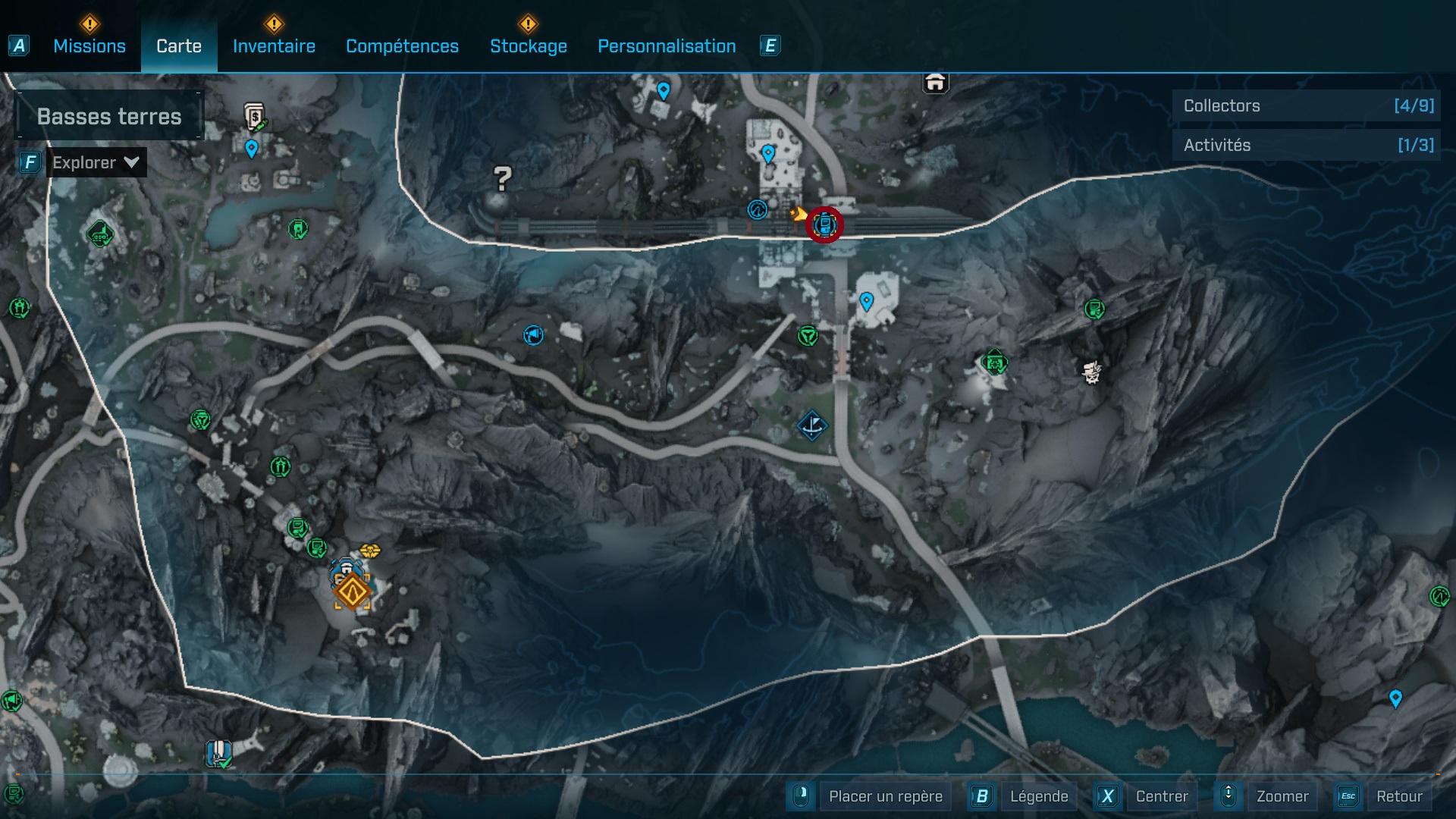Image resolution: width=1456 pixels, height=819 pixels.
Task: Switch to the Inventaire tab
Action: 275,46
